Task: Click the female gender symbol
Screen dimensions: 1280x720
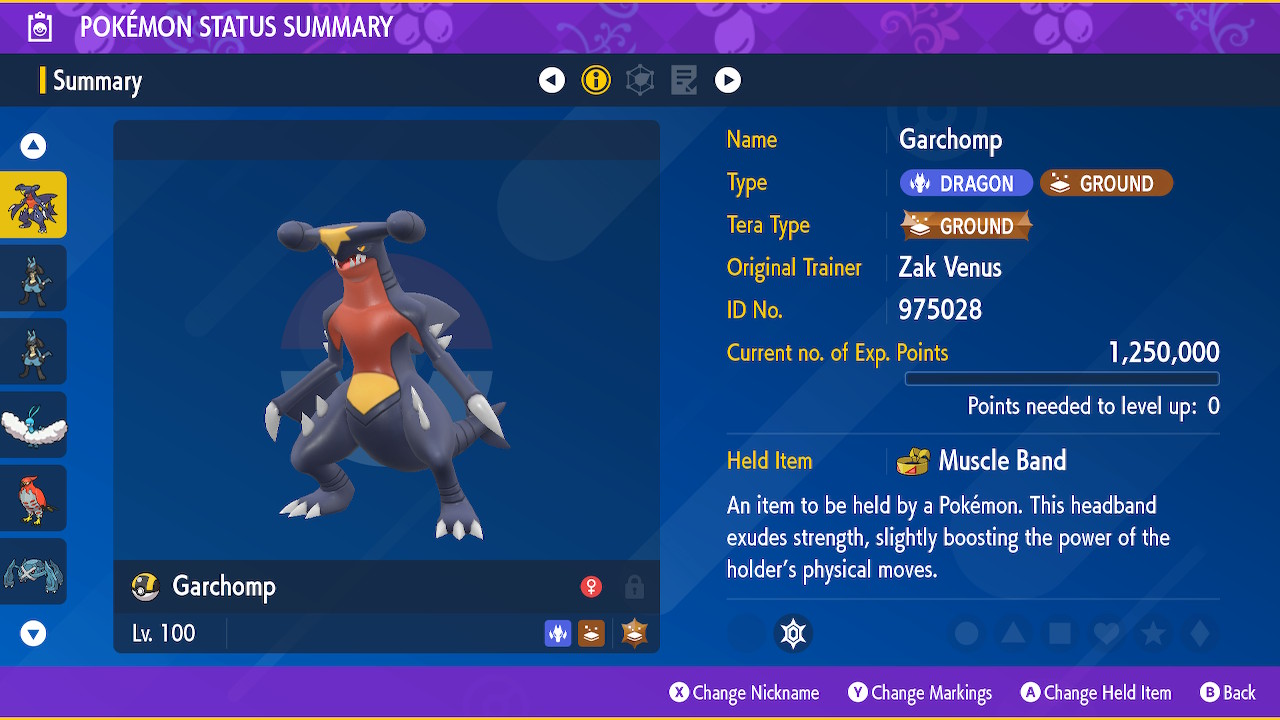Action: click(x=592, y=587)
